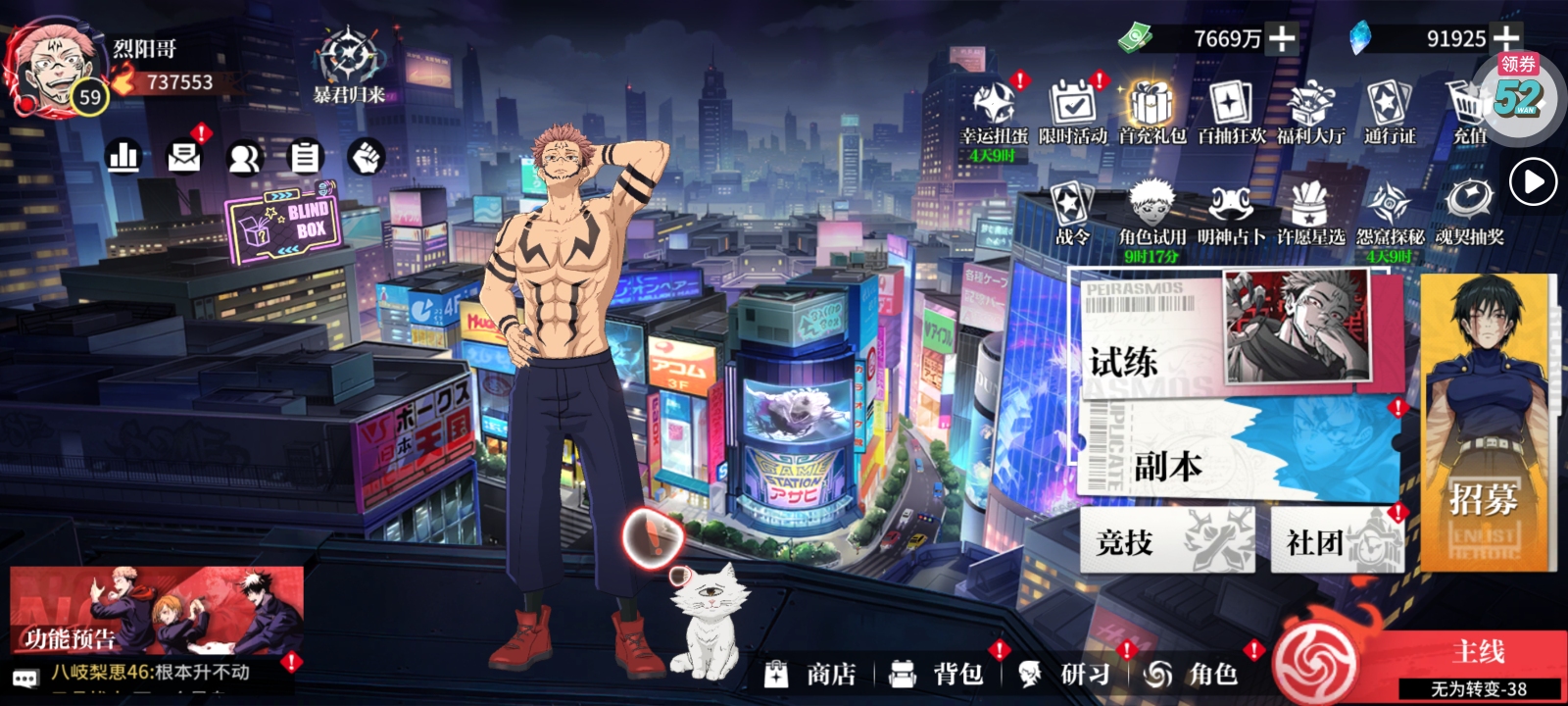Image resolution: width=1568 pixels, height=706 pixels.
Task: Open the friends list icon
Action: [x=244, y=157]
